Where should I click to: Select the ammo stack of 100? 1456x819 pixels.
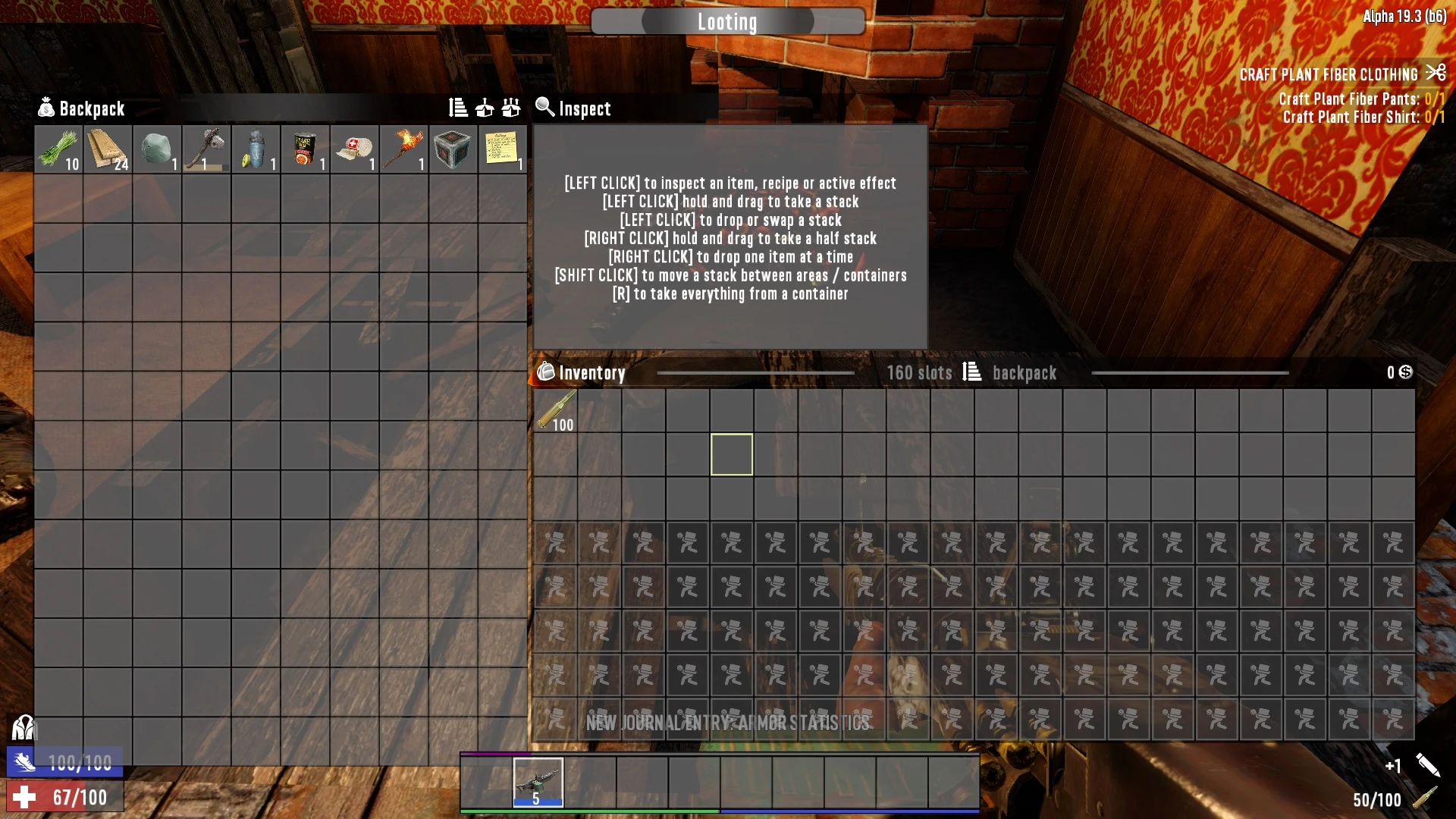pyautogui.click(x=556, y=411)
